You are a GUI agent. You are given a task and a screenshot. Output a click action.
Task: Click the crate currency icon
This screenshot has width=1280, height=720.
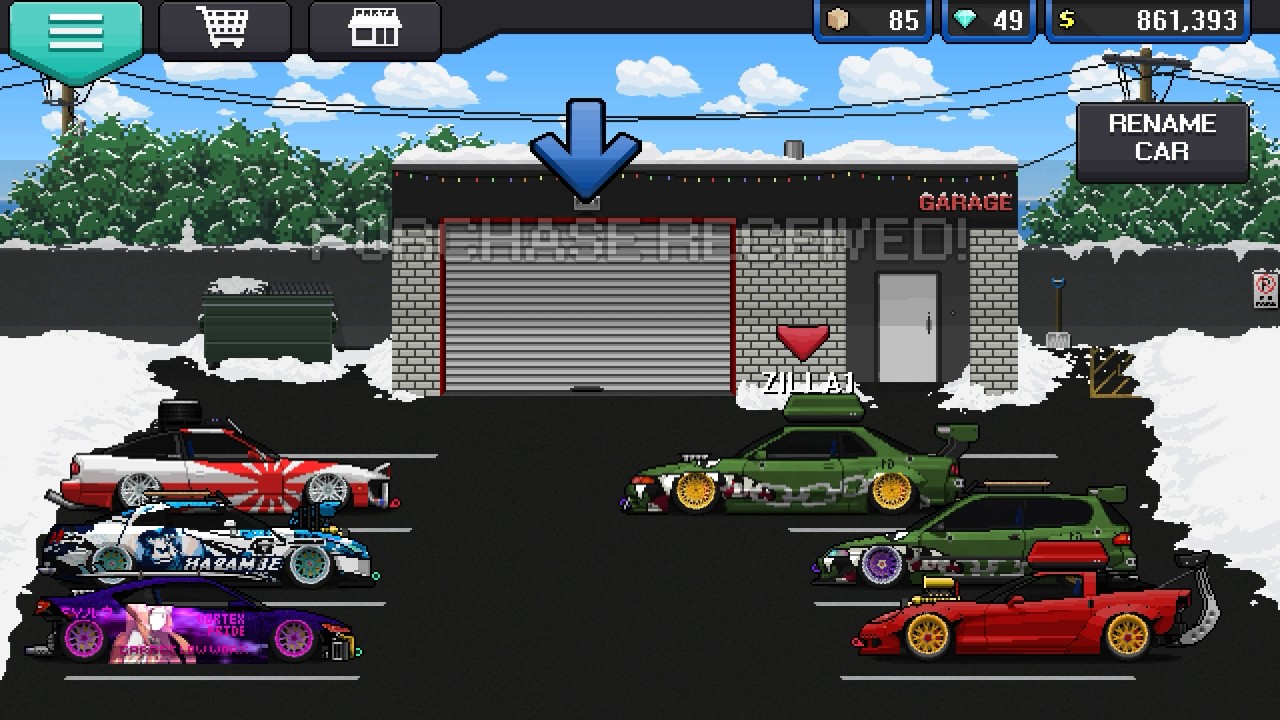(x=838, y=18)
